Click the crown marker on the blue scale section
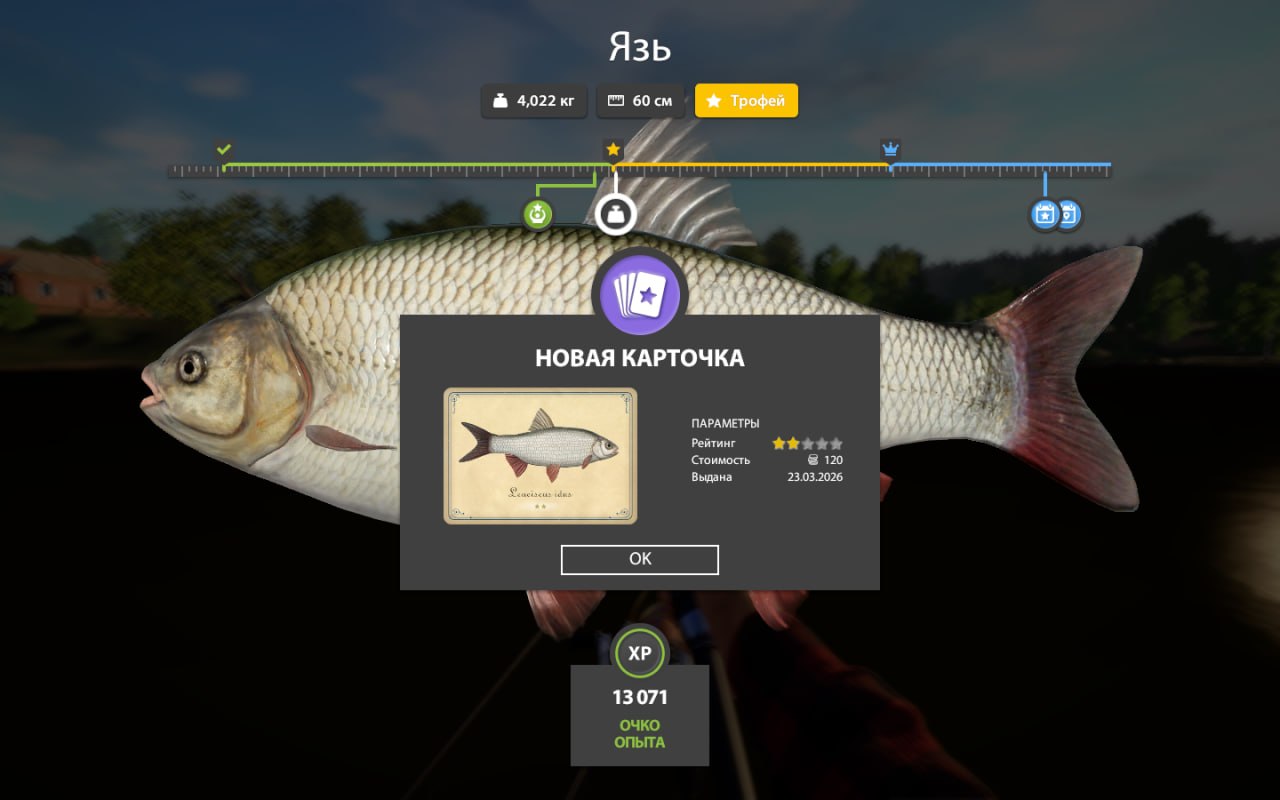 point(890,148)
